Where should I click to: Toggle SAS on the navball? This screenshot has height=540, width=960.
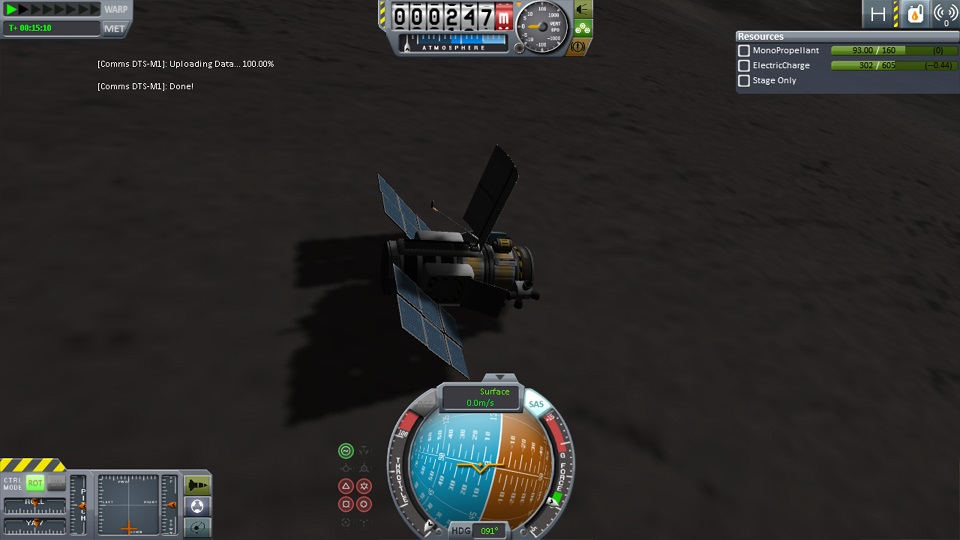[x=536, y=403]
